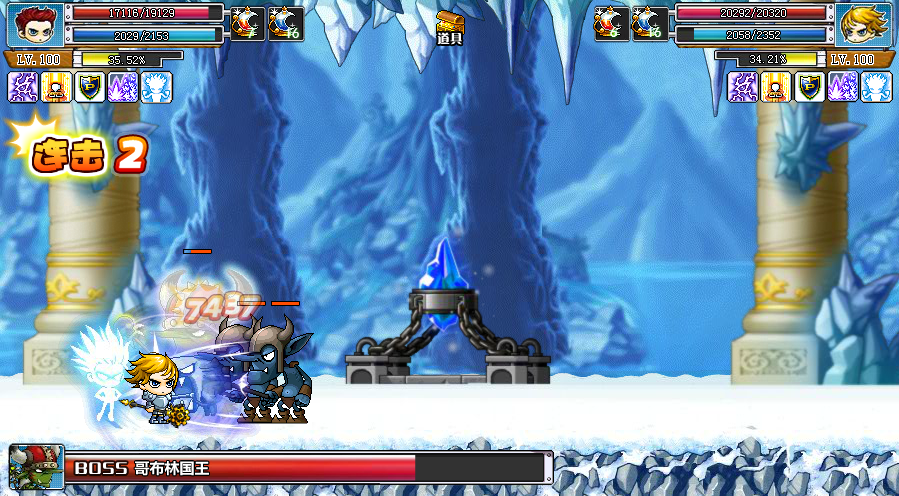Screen dimensions: 899x496
Task: Activate blonde player's golden meditation skill
Action: click(776, 87)
